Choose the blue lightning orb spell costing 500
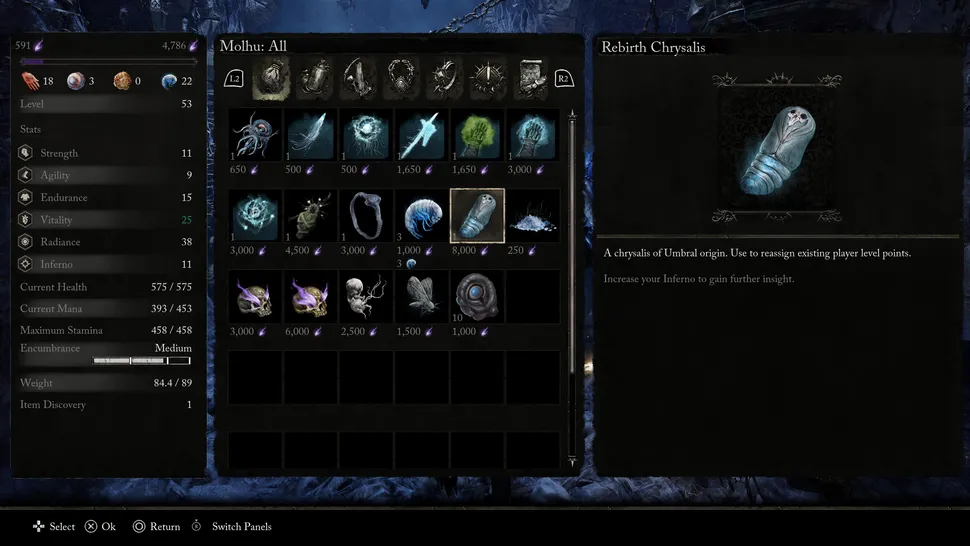 click(x=366, y=135)
